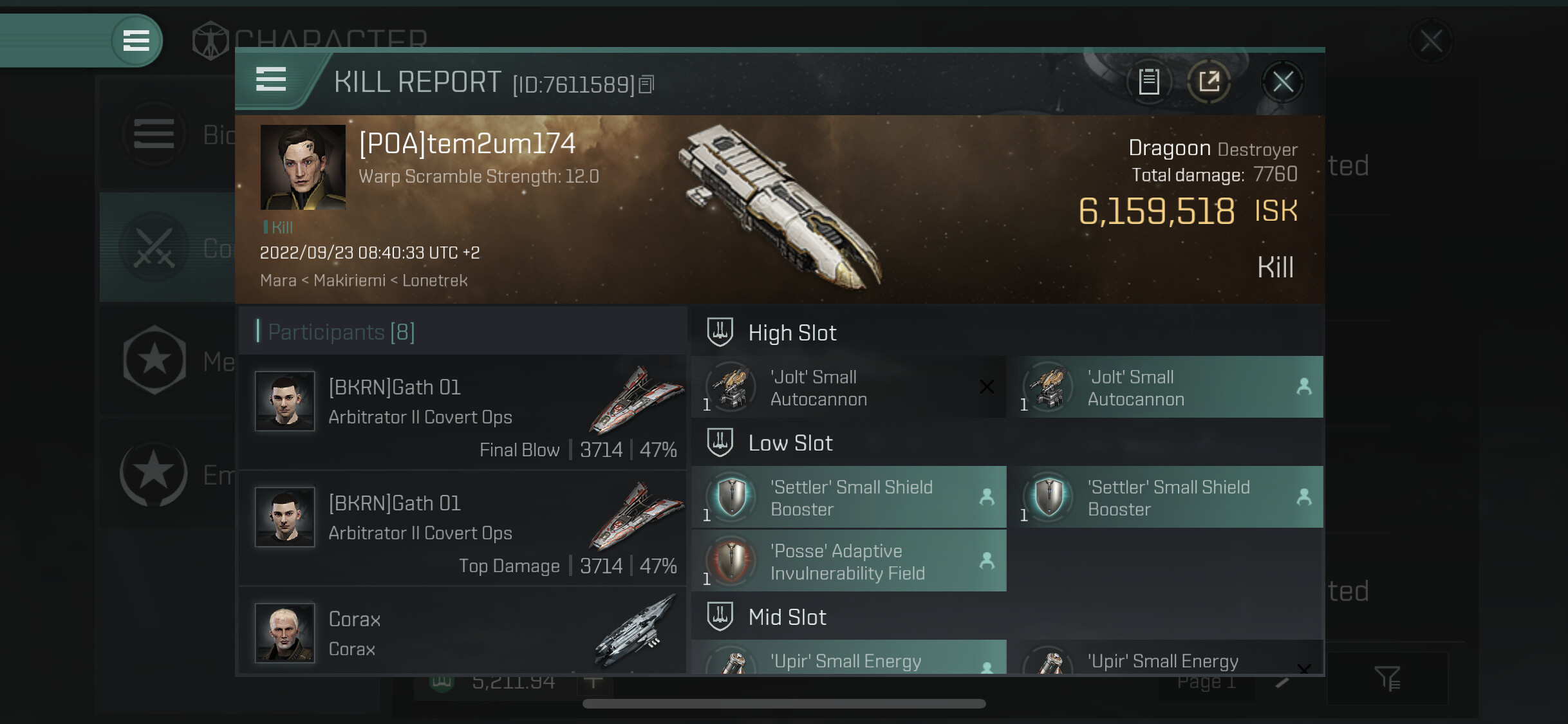Select Final Blow participant Gath 01
This screenshot has height=724, width=1568.
click(x=462, y=412)
